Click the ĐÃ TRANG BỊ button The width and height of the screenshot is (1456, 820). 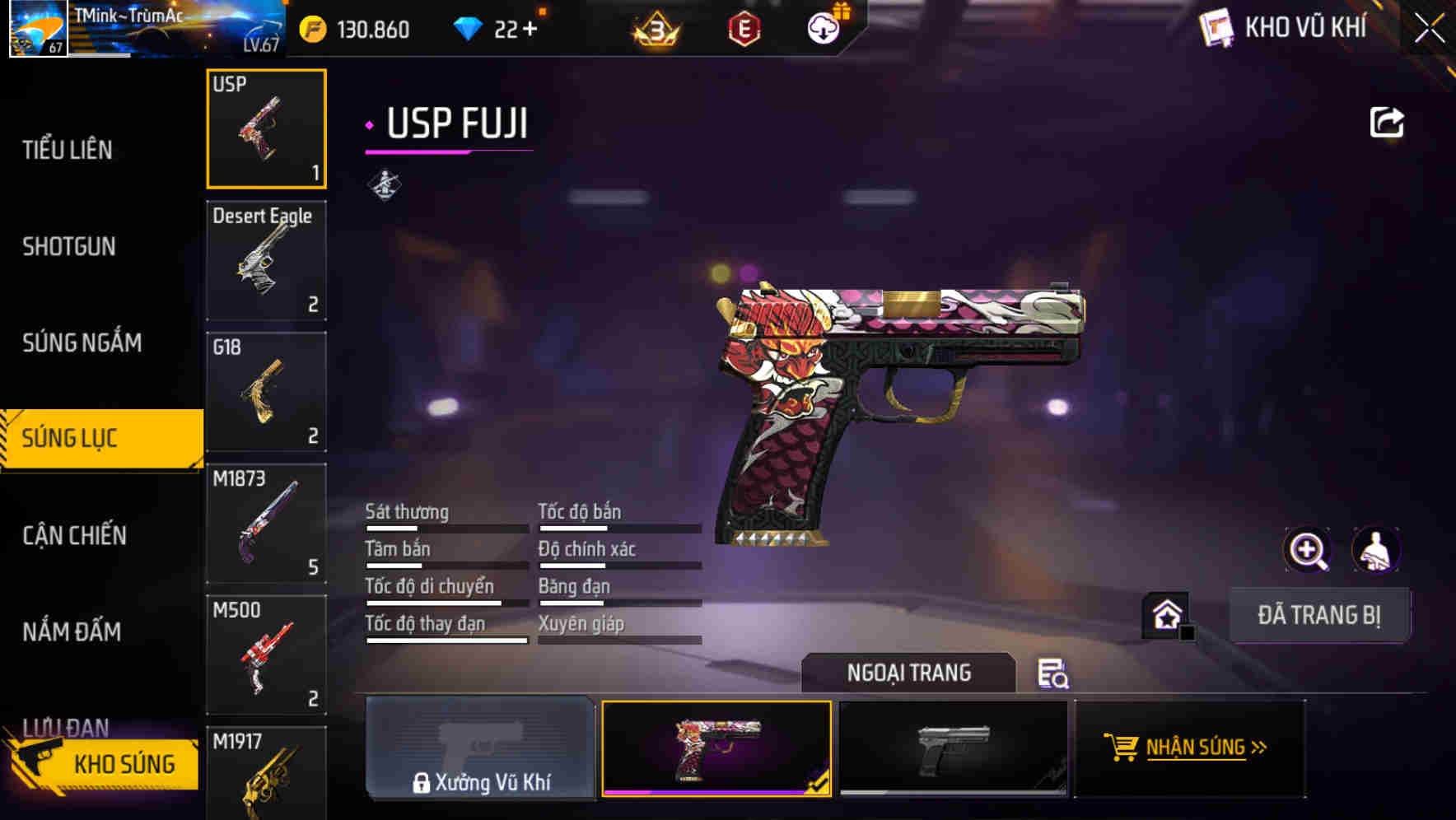(1320, 614)
